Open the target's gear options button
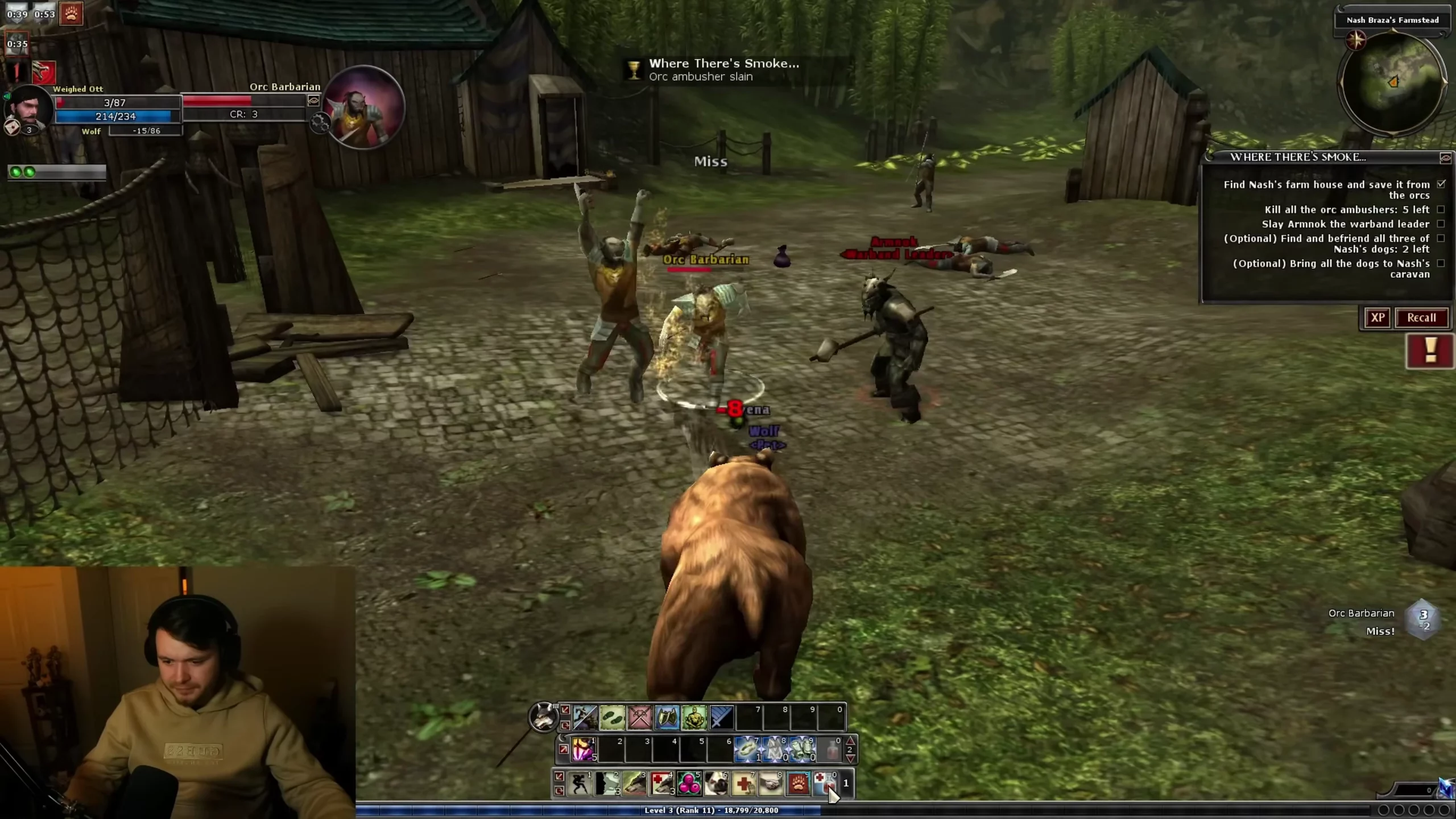The height and width of the screenshot is (819, 1456). pos(320,122)
